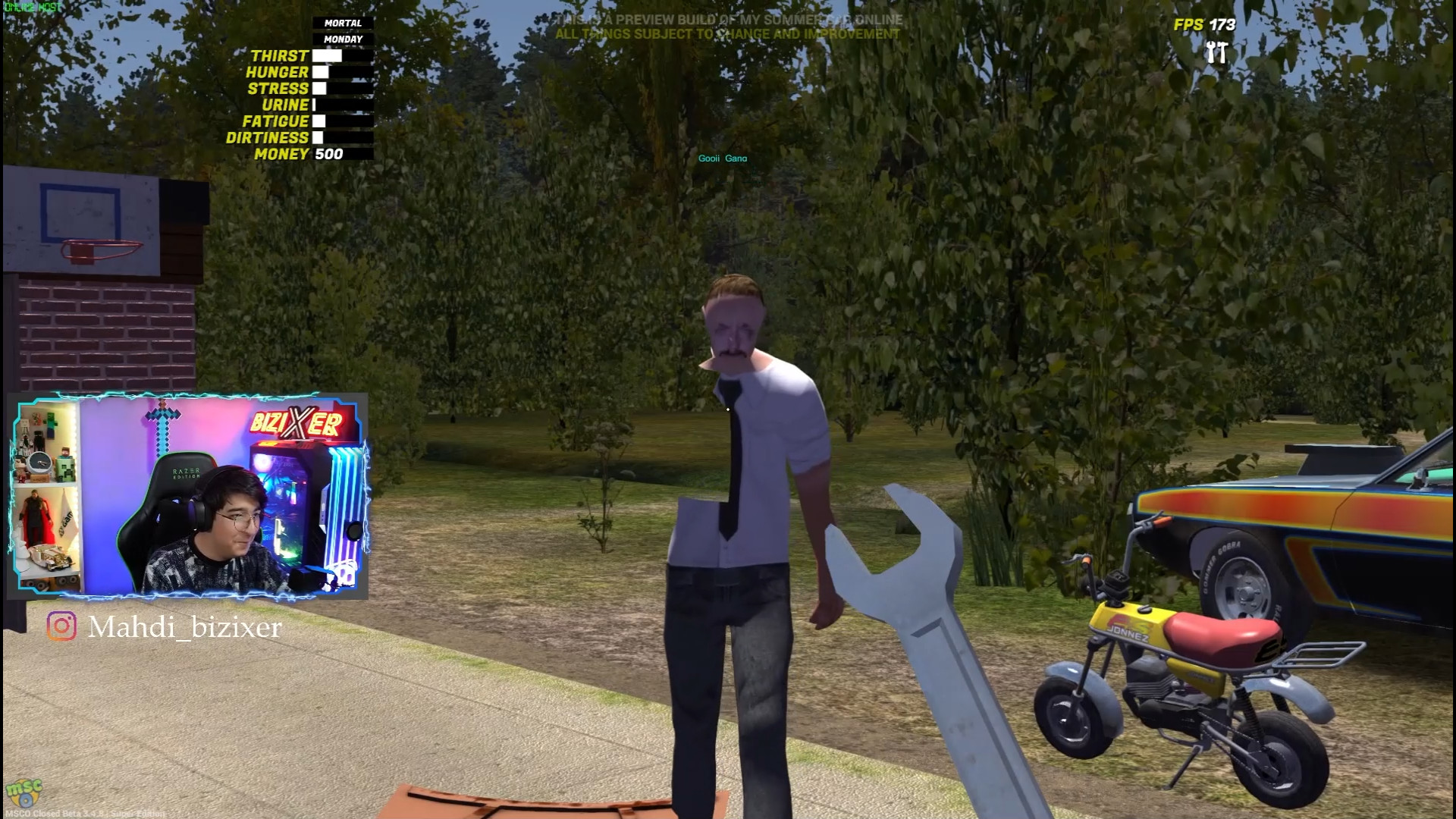Click the Instagram logo icon
Screen dimensions: 1456x819
tap(61, 626)
